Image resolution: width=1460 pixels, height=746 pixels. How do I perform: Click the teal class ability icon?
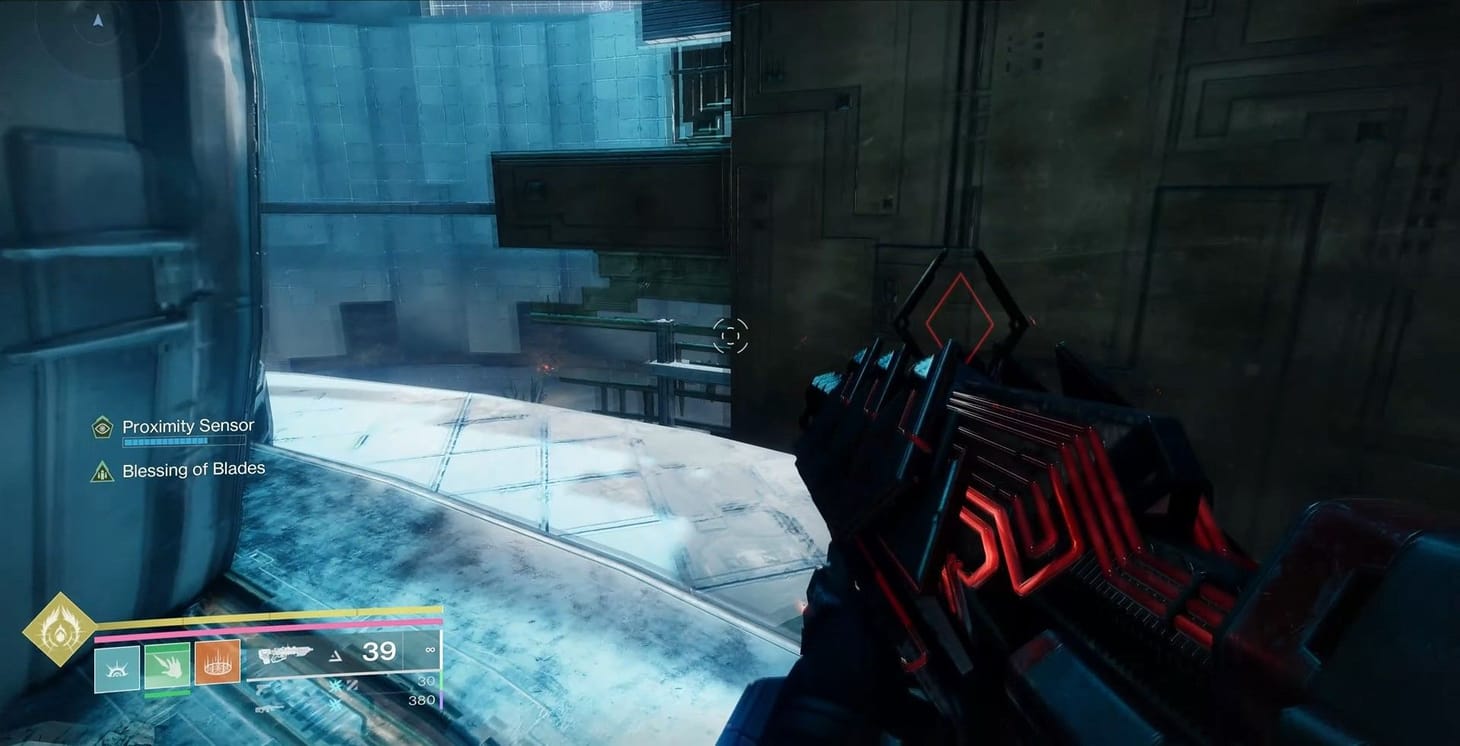(116, 668)
